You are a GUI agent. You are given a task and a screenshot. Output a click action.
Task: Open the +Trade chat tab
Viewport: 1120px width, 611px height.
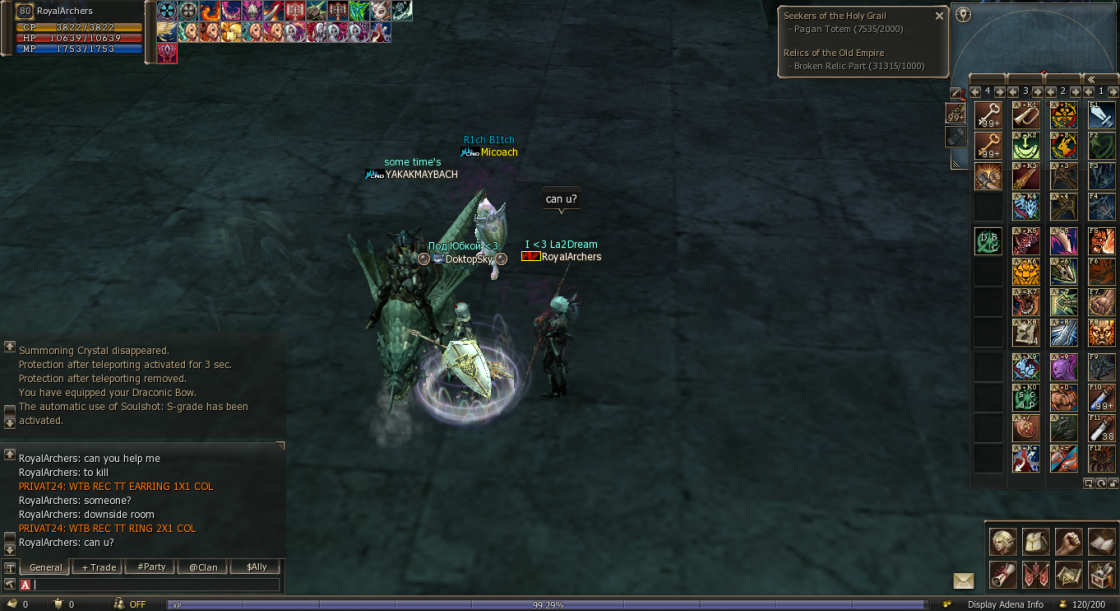click(x=100, y=567)
